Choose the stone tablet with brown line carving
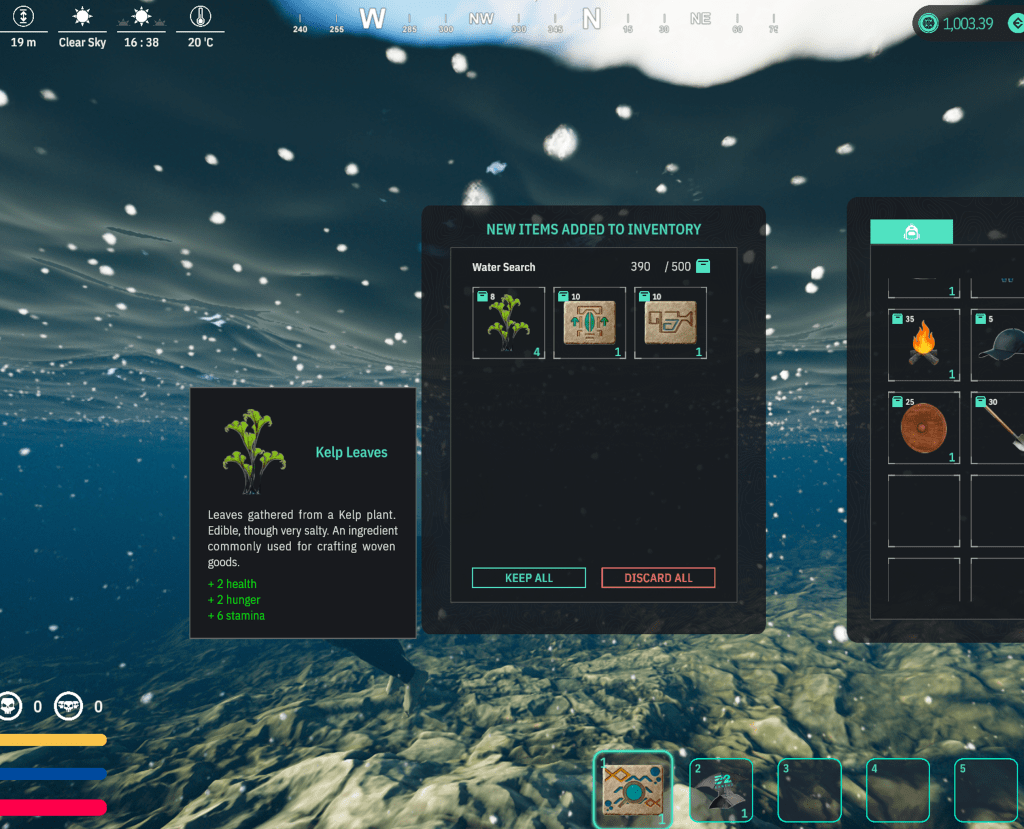1024x829 pixels. [x=670, y=323]
